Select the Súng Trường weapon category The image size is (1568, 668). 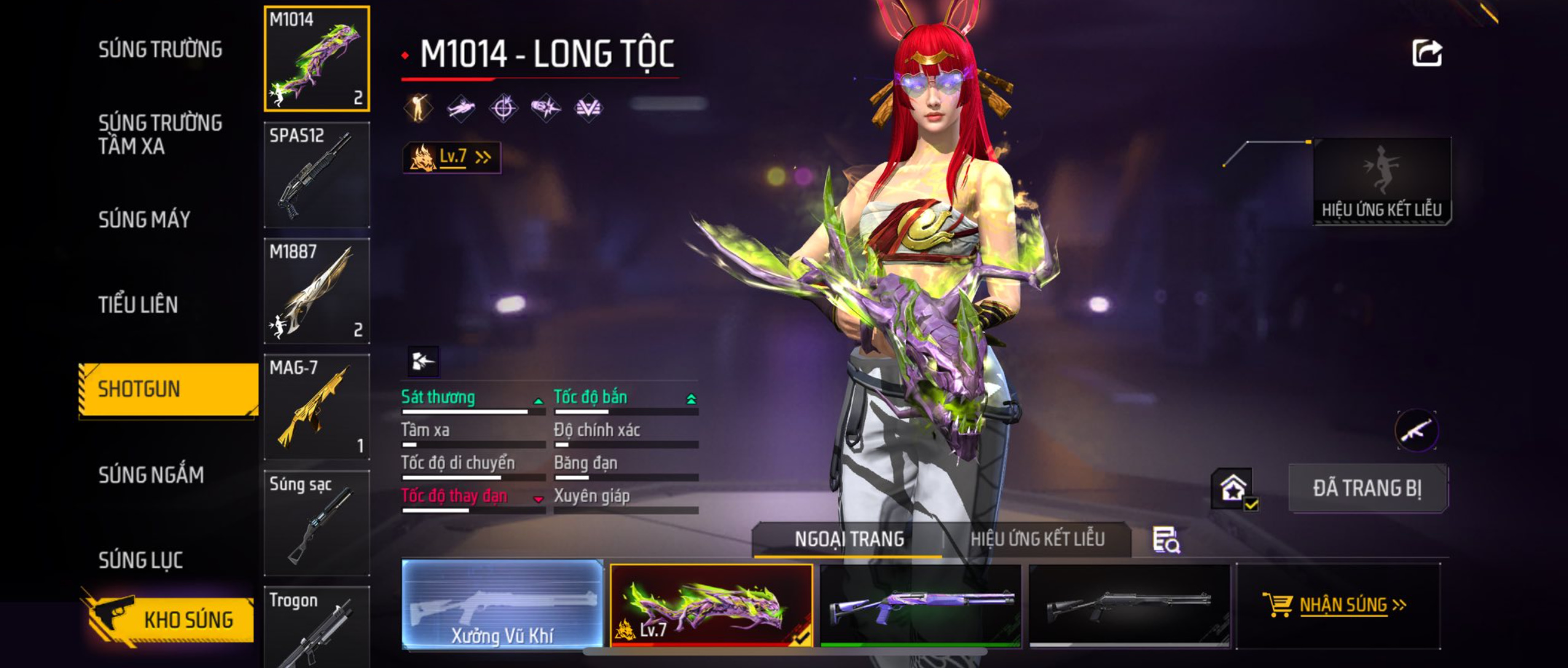(160, 49)
